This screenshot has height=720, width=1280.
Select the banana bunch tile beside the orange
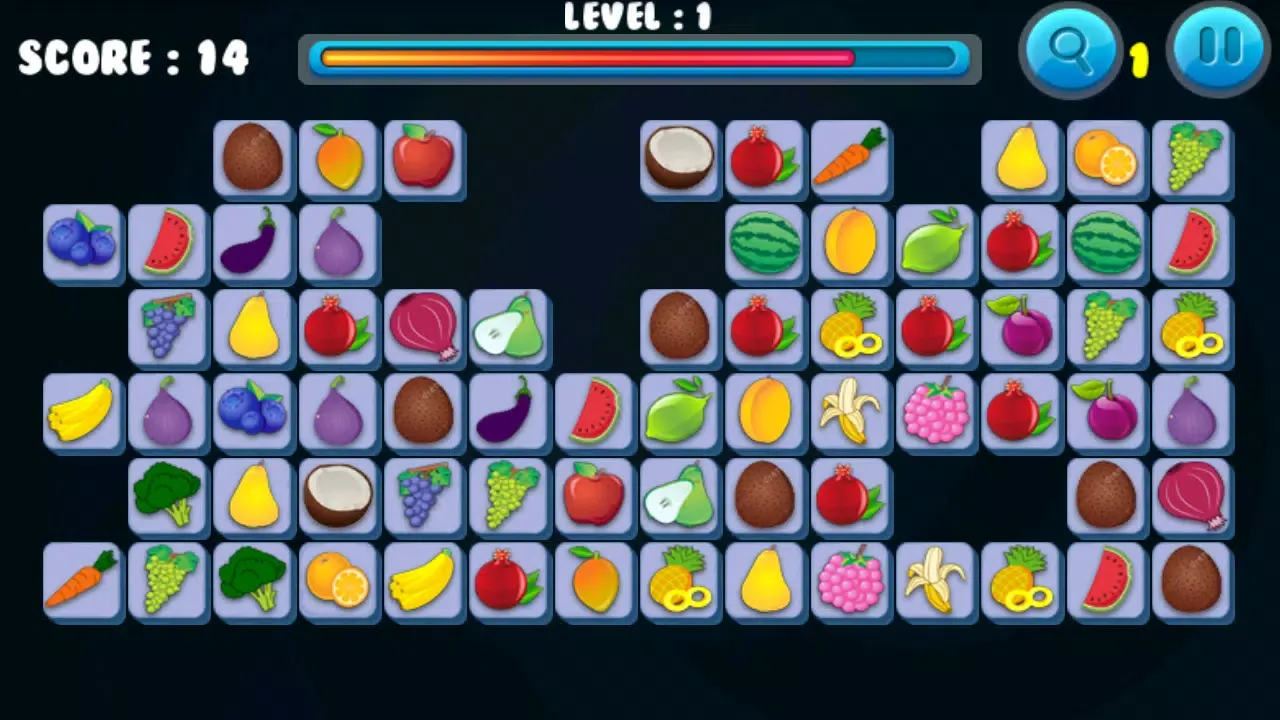pyautogui.click(x=423, y=580)
